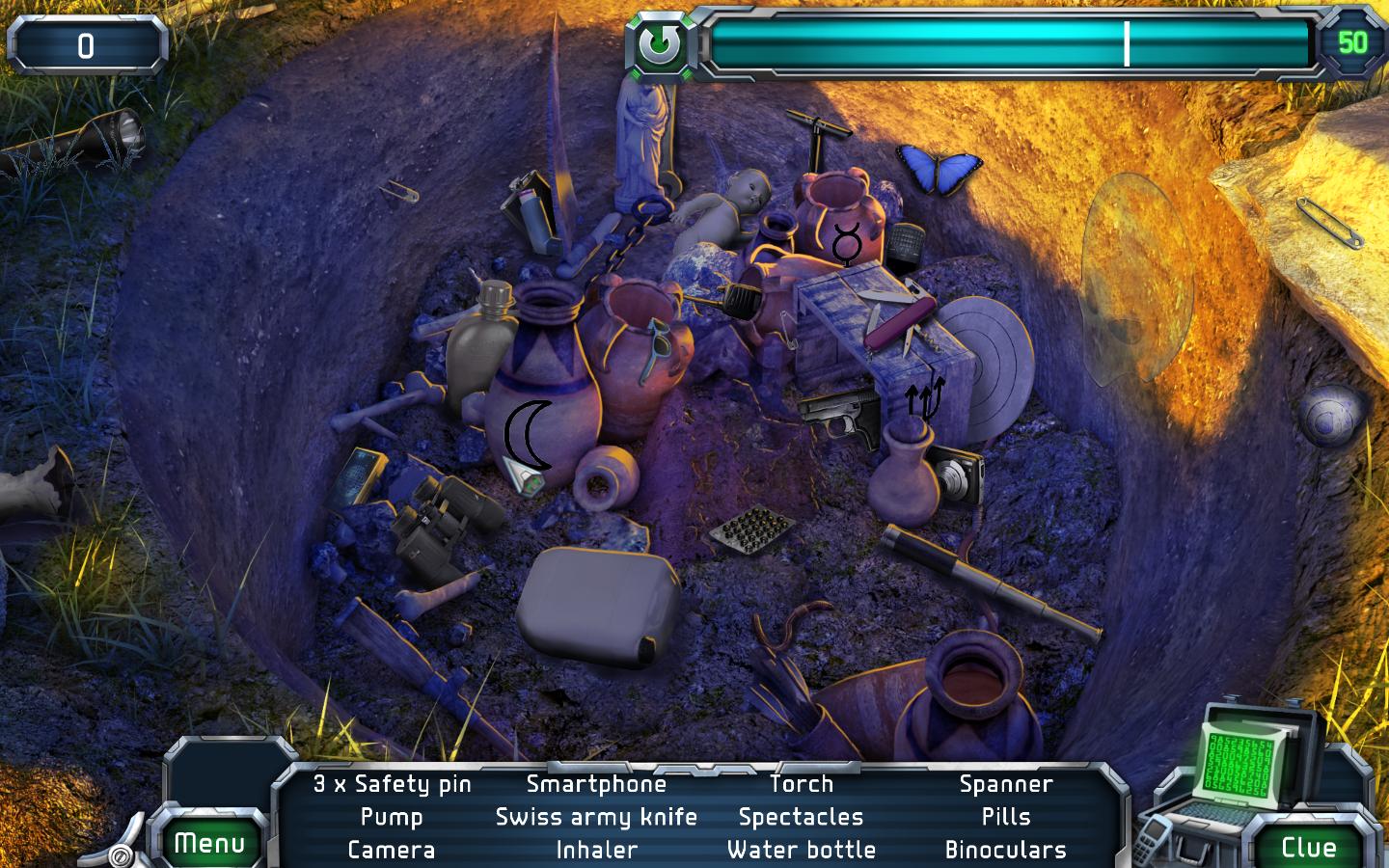This screenshot has height=868, width=1389.
Task: Click the green circular arrow icon
Action: (662, 43)
